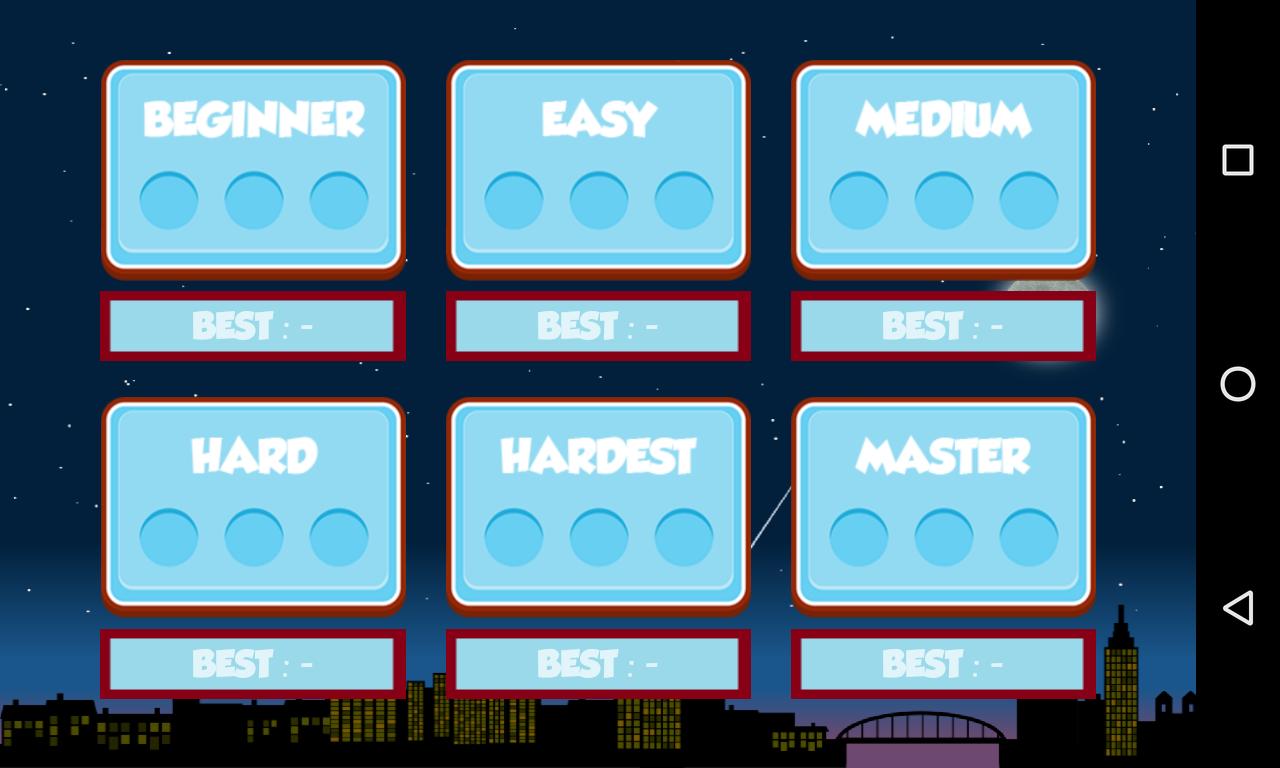Select the Hardest best score bar
The image size is (1280, 768).
(x=597, y=663)
